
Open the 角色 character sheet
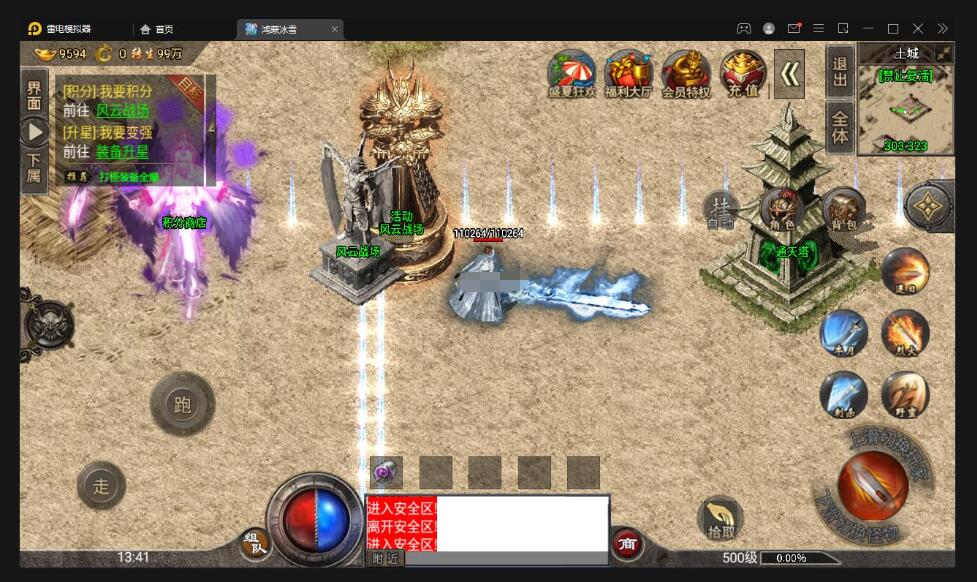click(782, 209)
